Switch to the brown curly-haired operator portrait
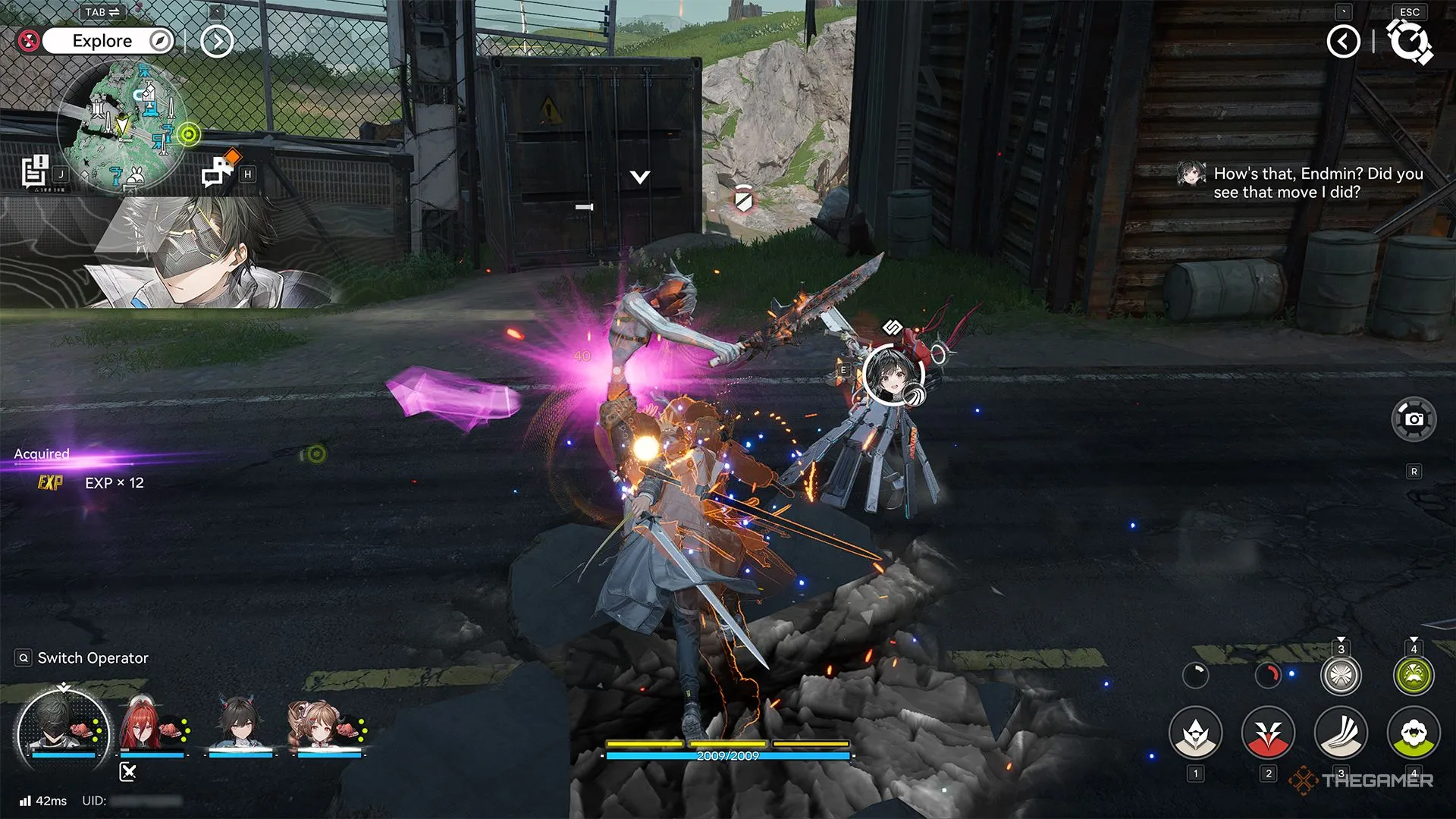Screen dimensions: 1456x819 [x=326, y=726]
